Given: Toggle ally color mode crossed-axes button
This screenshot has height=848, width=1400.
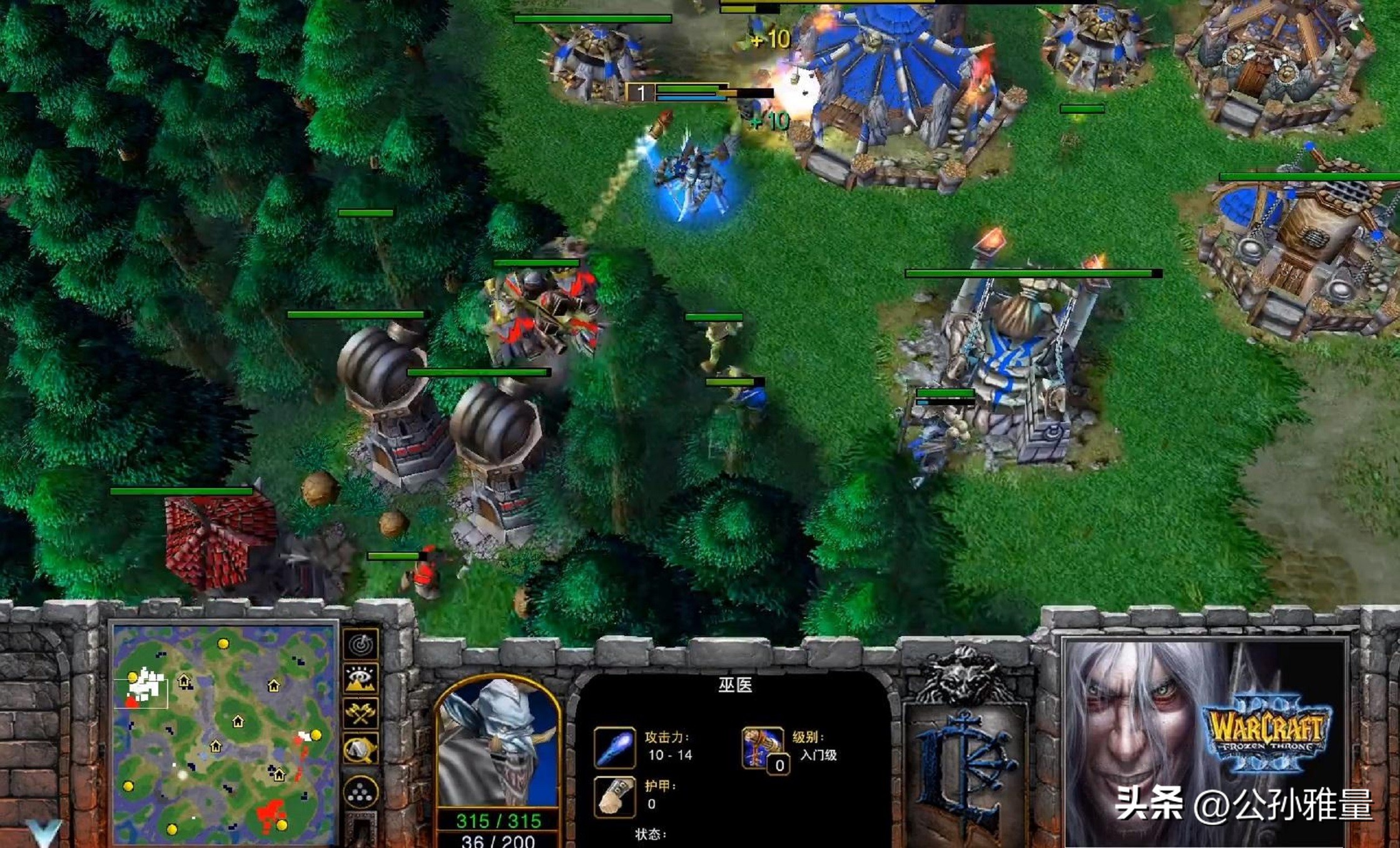Looking at the screenshot, I should click(x=361, y=713).
